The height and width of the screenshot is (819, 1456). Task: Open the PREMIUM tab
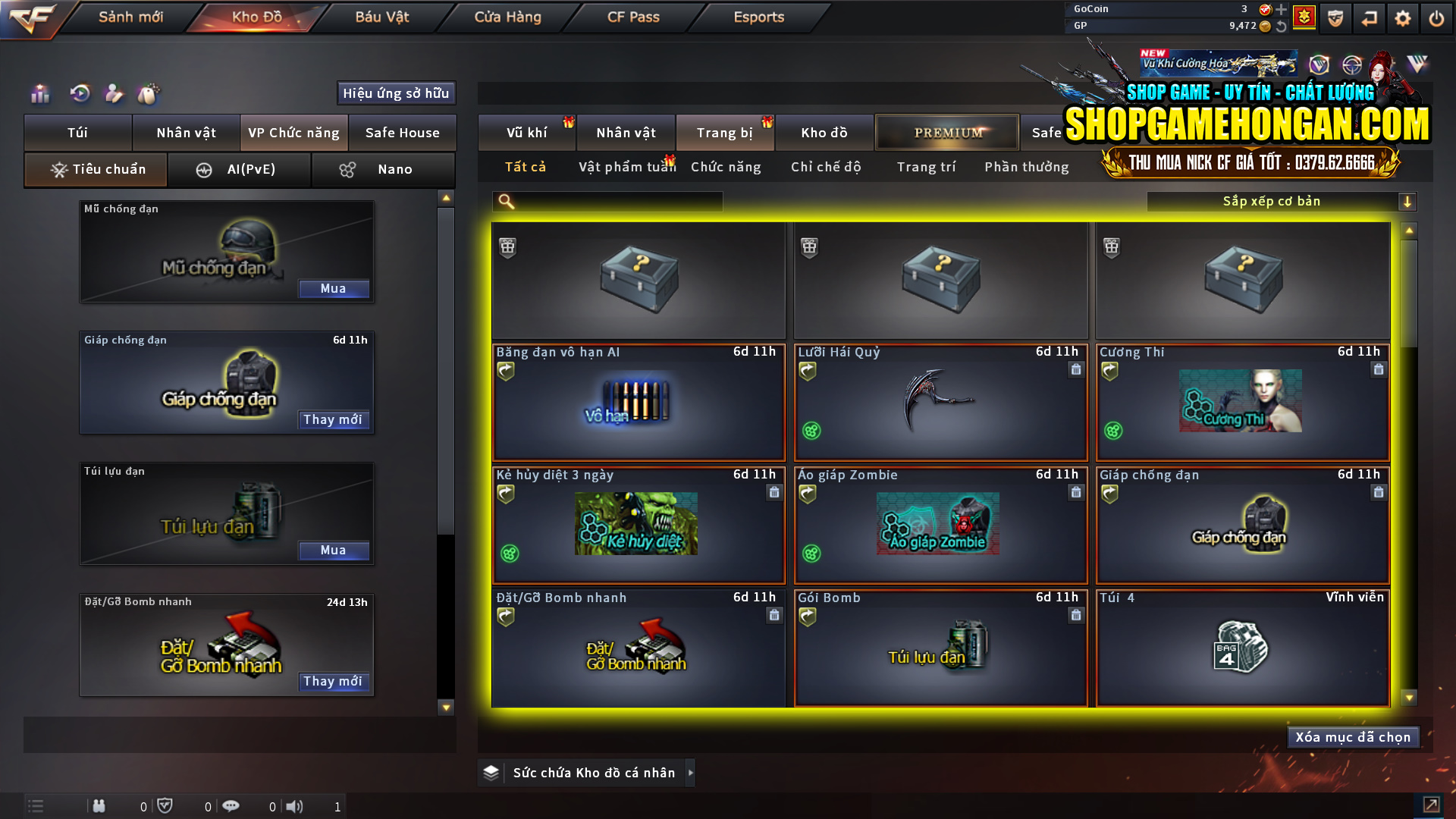click(x=946, y=132)
